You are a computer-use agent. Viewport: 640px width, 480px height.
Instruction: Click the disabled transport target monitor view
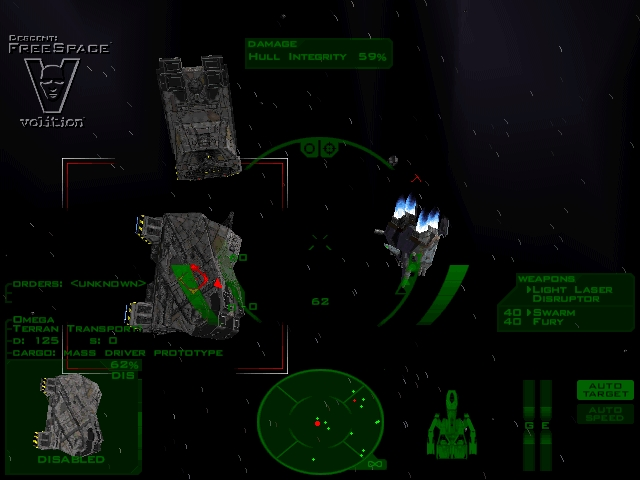click(71, 415)
